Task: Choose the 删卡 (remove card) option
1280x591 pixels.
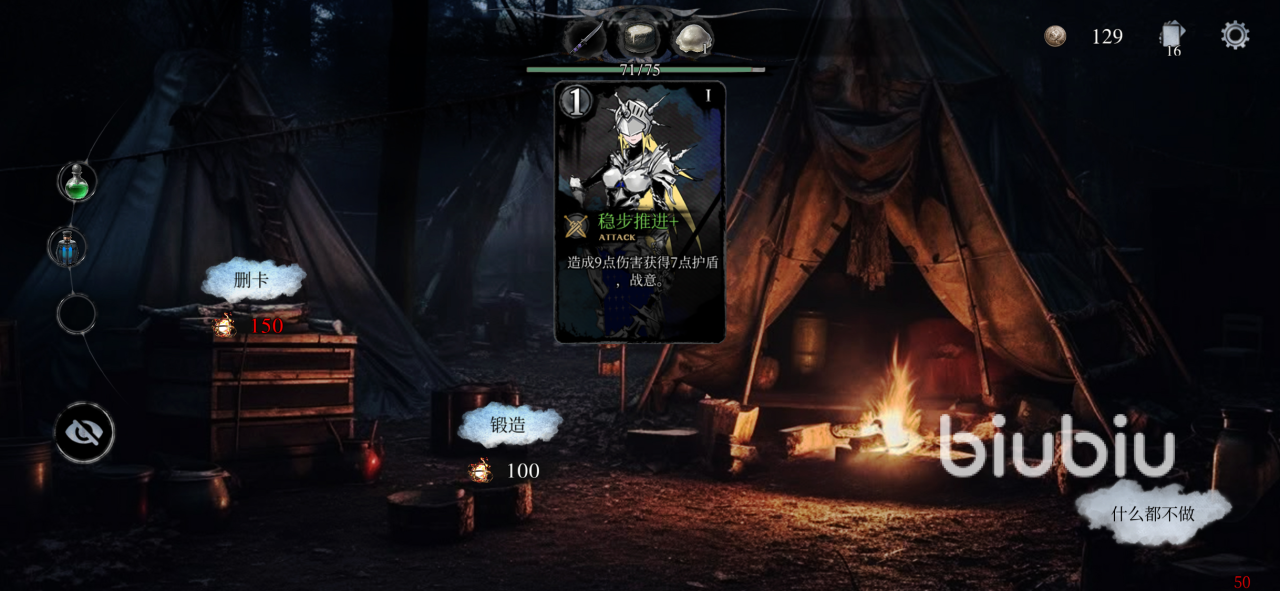Action: click(252, 281)
